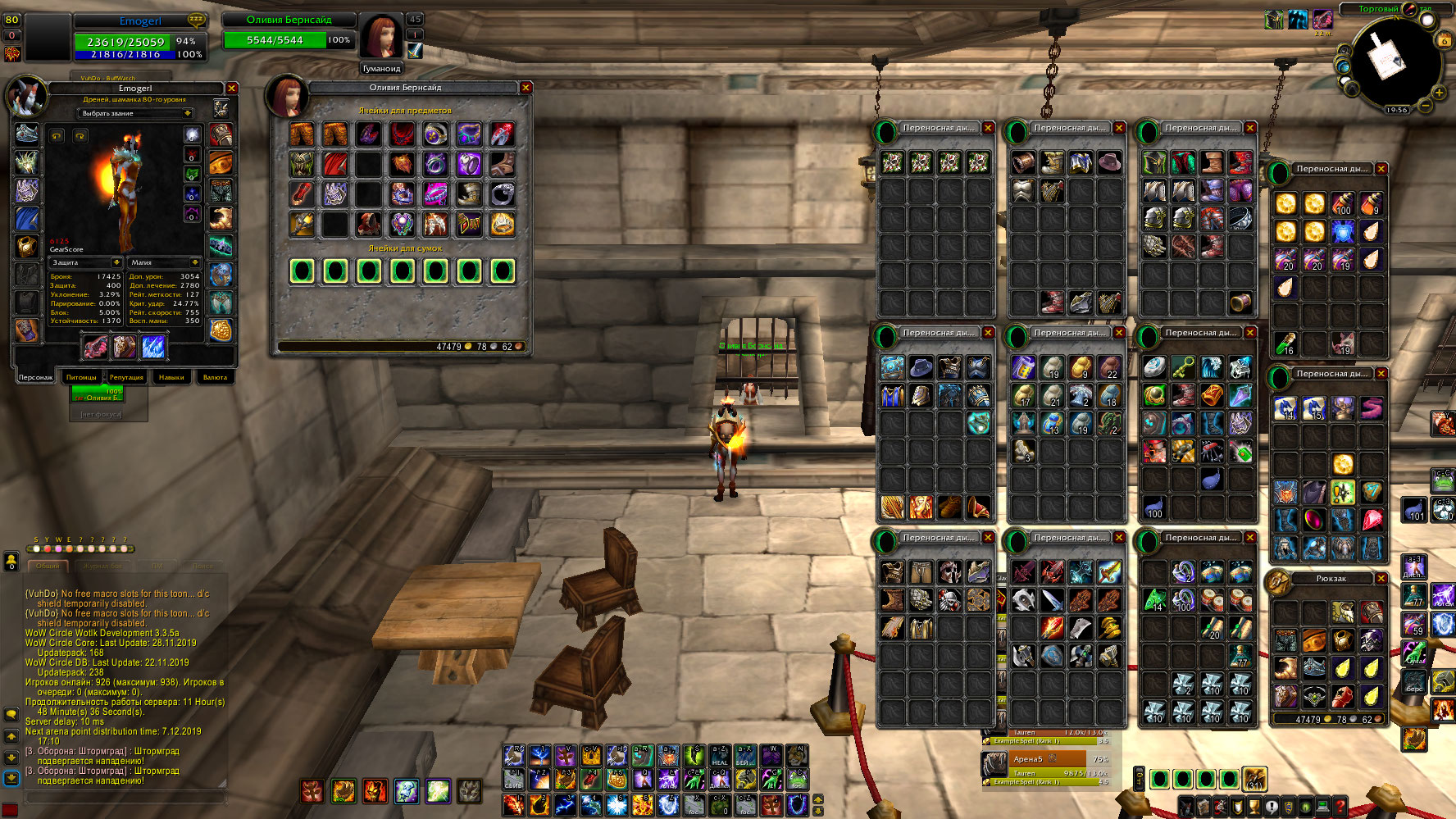Switch to the Репутация tab
The image size is (1456, 819).
126,377
